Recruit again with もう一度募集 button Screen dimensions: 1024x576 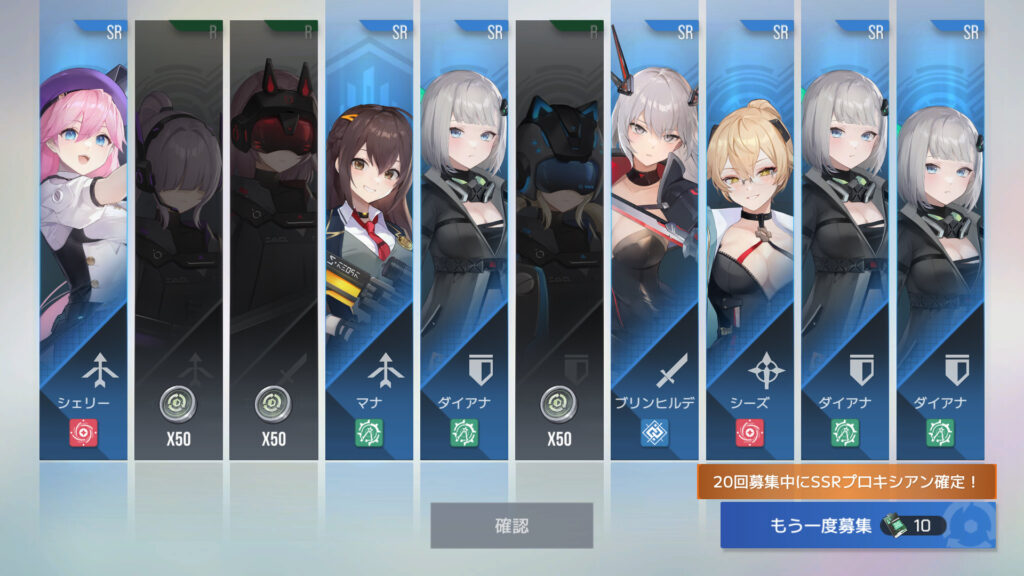857,525
